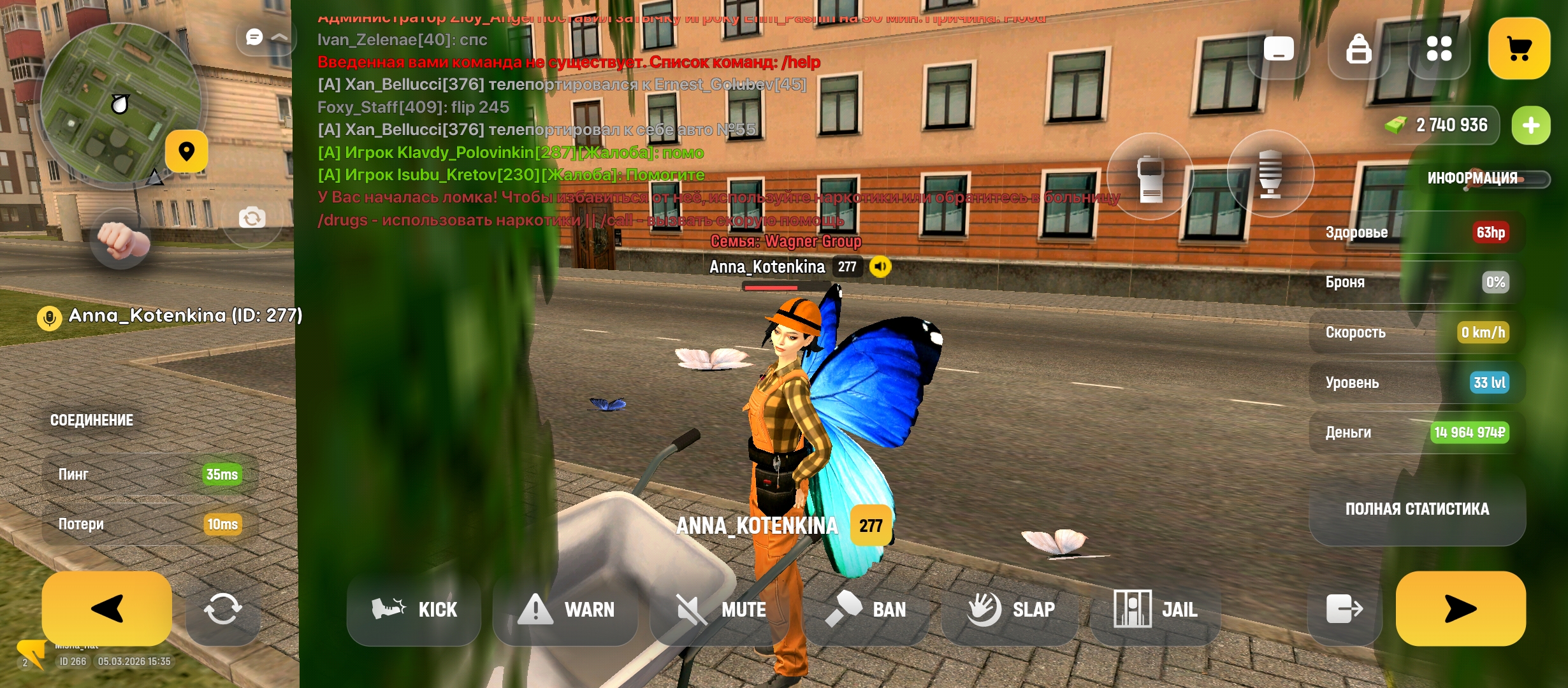
Task: Add funds with the green plus button
Action: click(1531, 125)
